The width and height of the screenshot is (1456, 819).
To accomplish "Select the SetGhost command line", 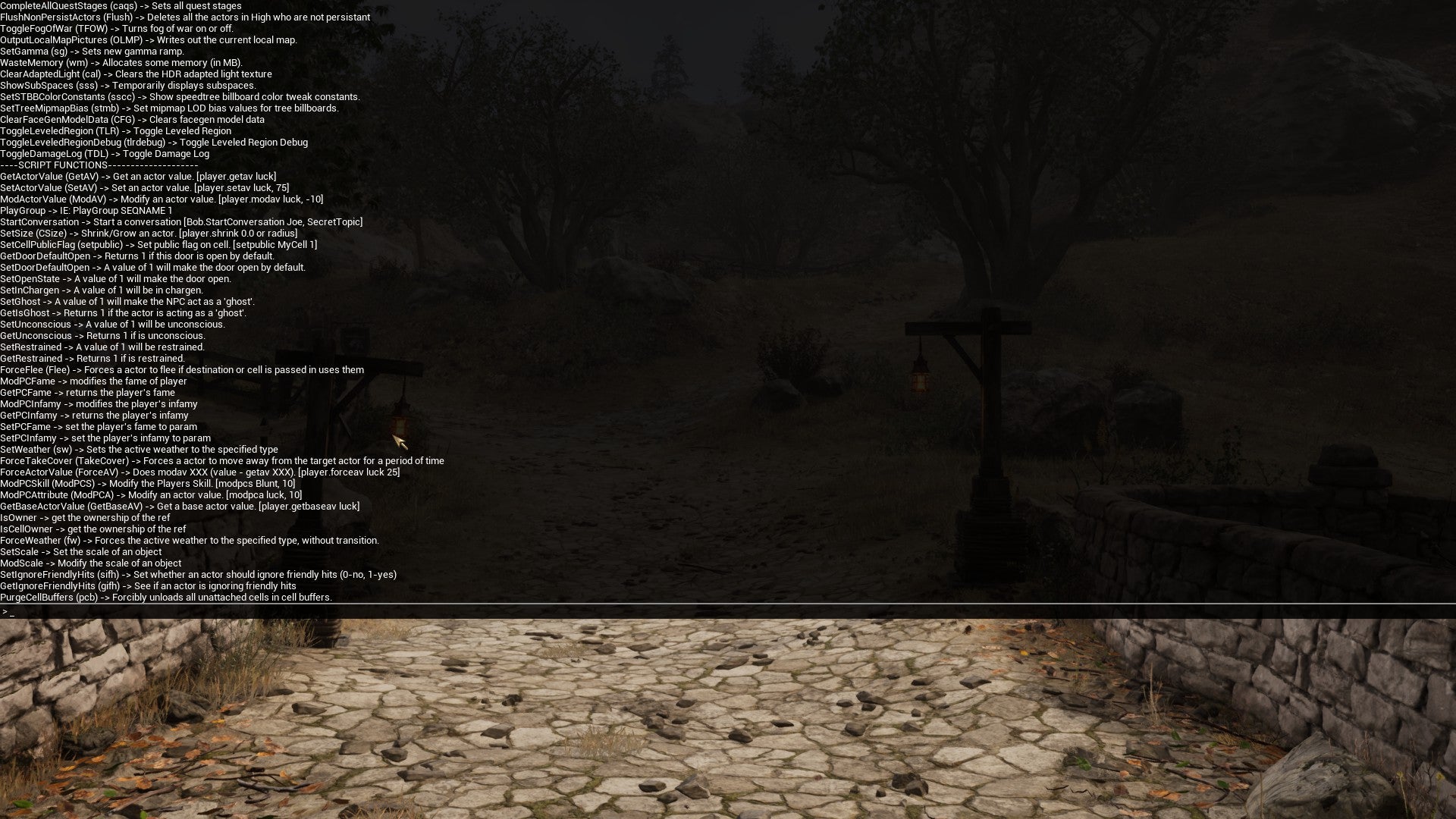I will tap(129, 301).
